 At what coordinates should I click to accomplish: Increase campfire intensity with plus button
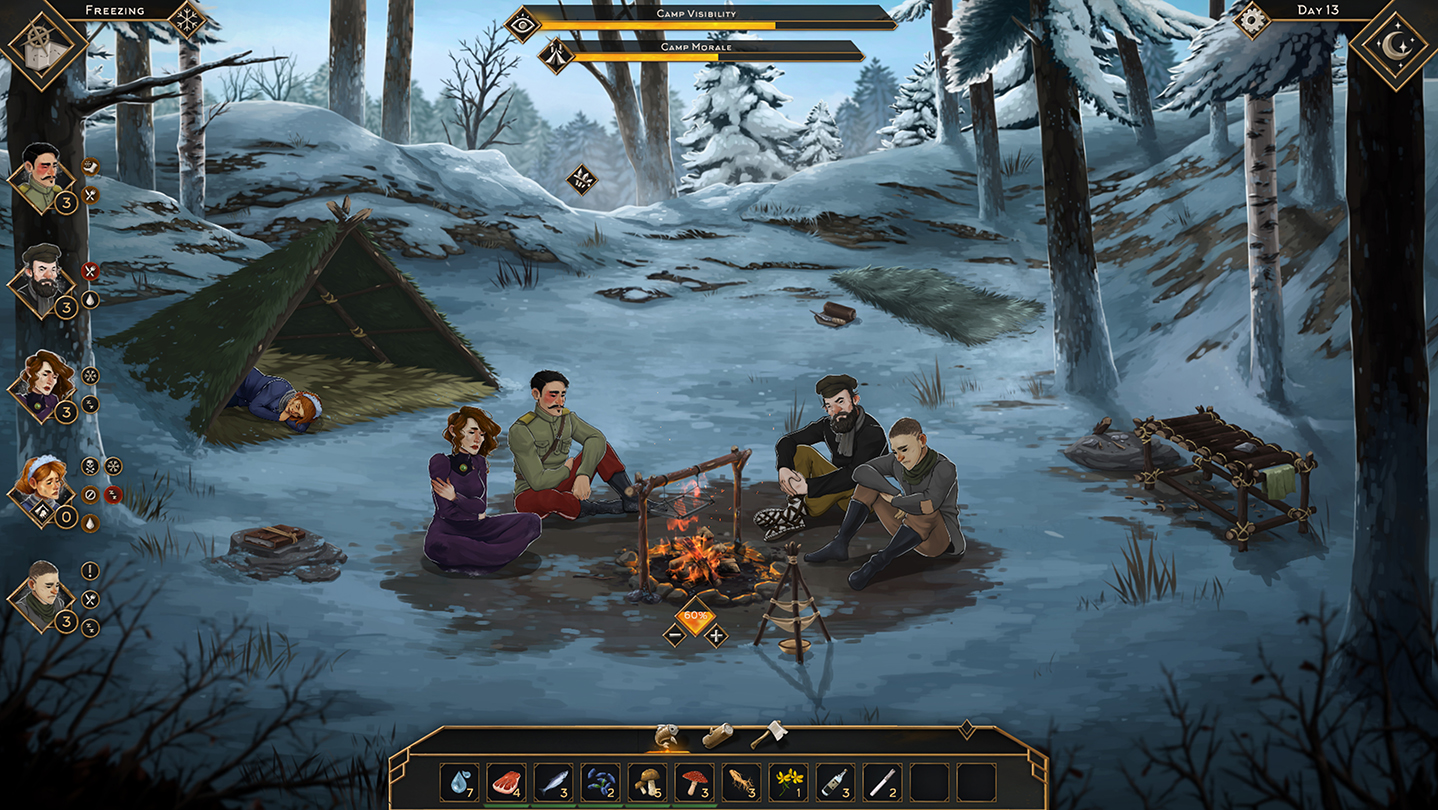tap(716, 634)
